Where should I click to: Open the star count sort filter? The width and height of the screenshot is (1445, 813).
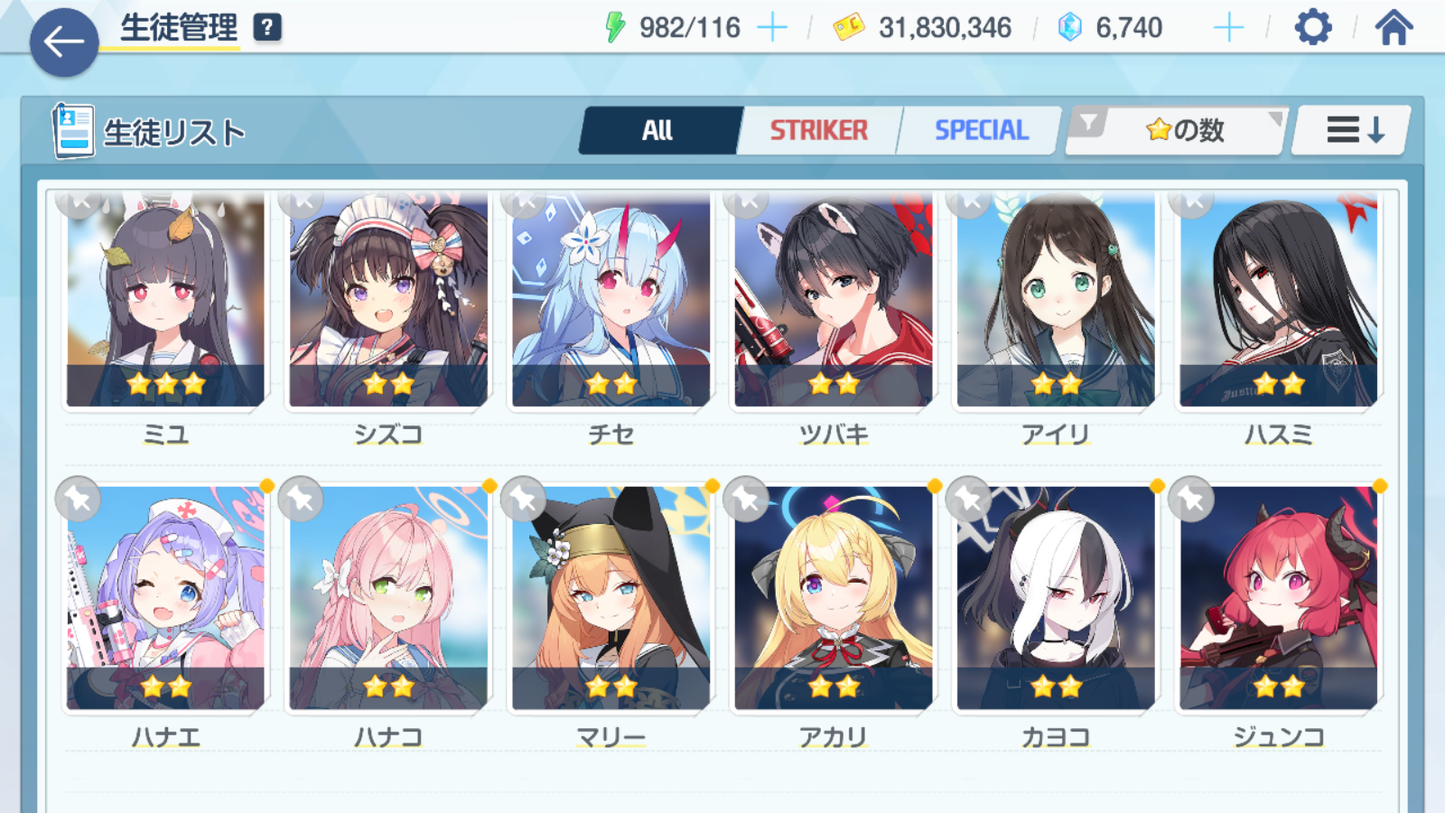[1177, 131]
